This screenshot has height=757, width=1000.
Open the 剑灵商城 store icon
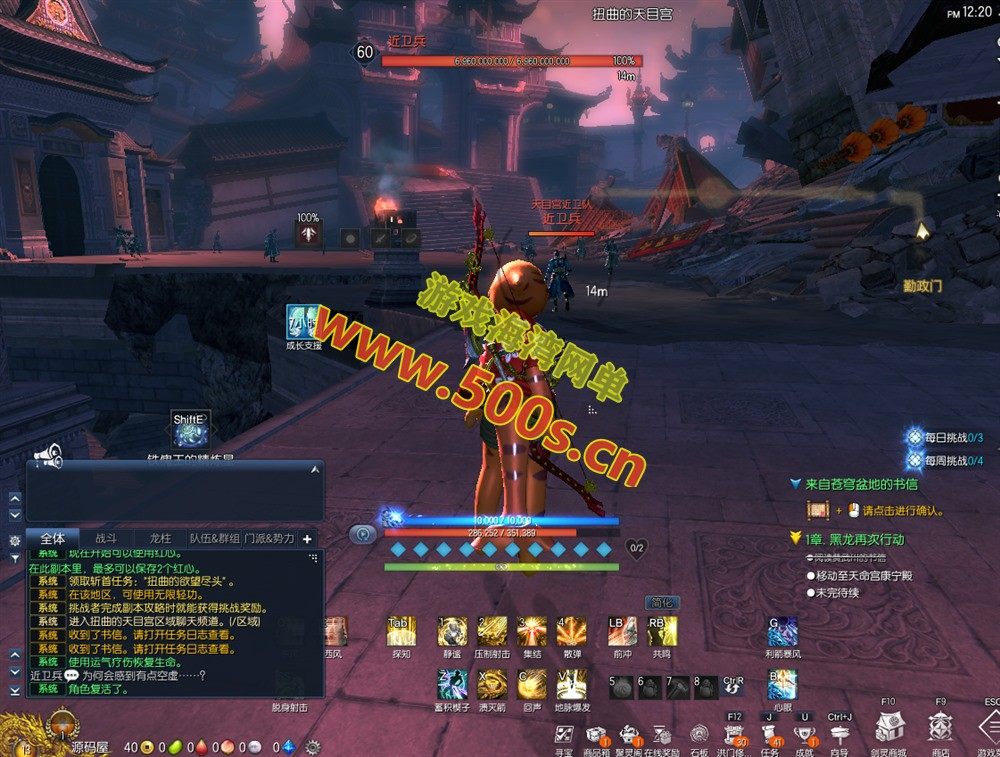coord(887,728)
